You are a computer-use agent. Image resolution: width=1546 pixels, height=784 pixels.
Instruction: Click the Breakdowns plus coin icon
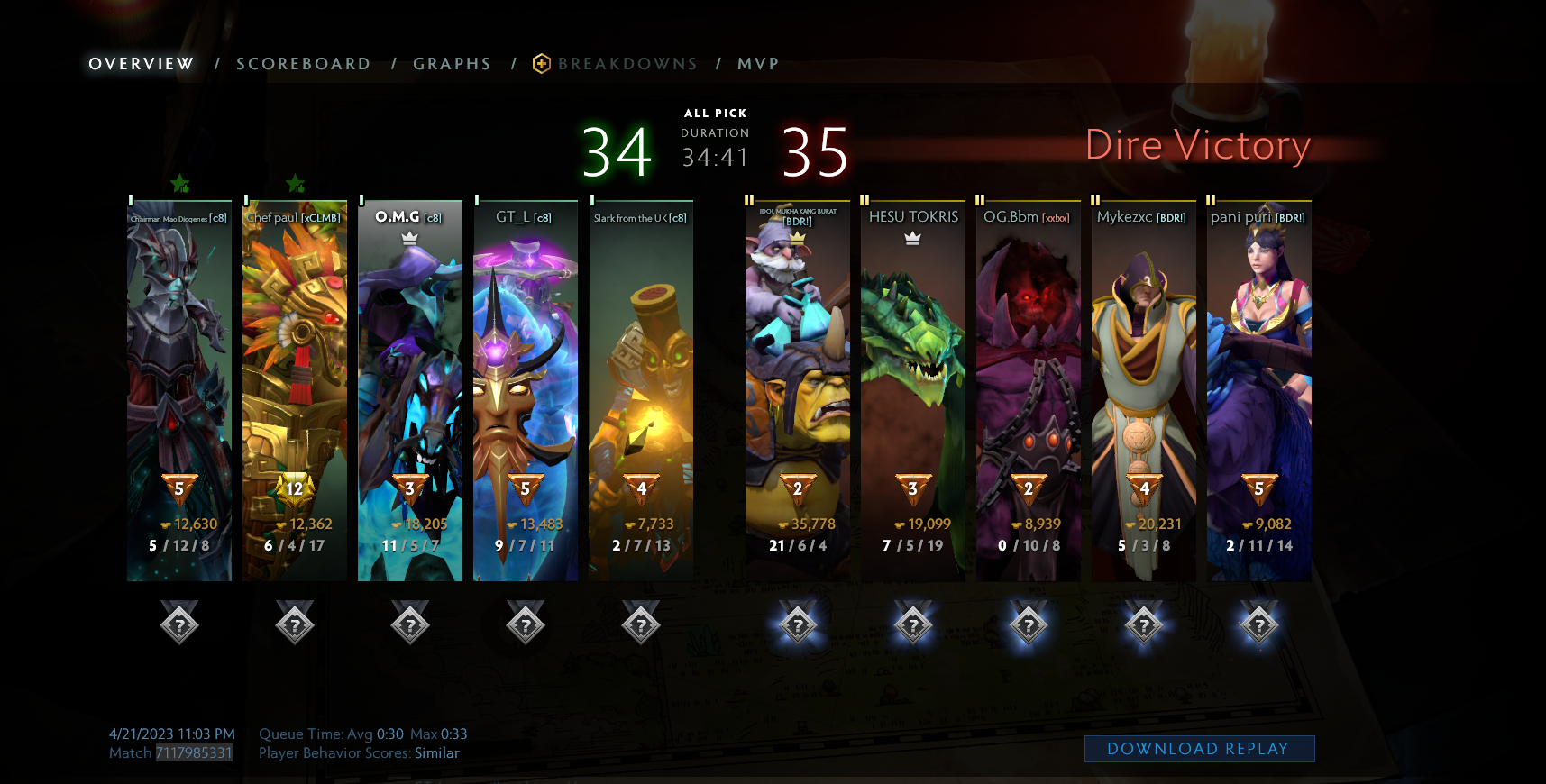coord(541,63)
